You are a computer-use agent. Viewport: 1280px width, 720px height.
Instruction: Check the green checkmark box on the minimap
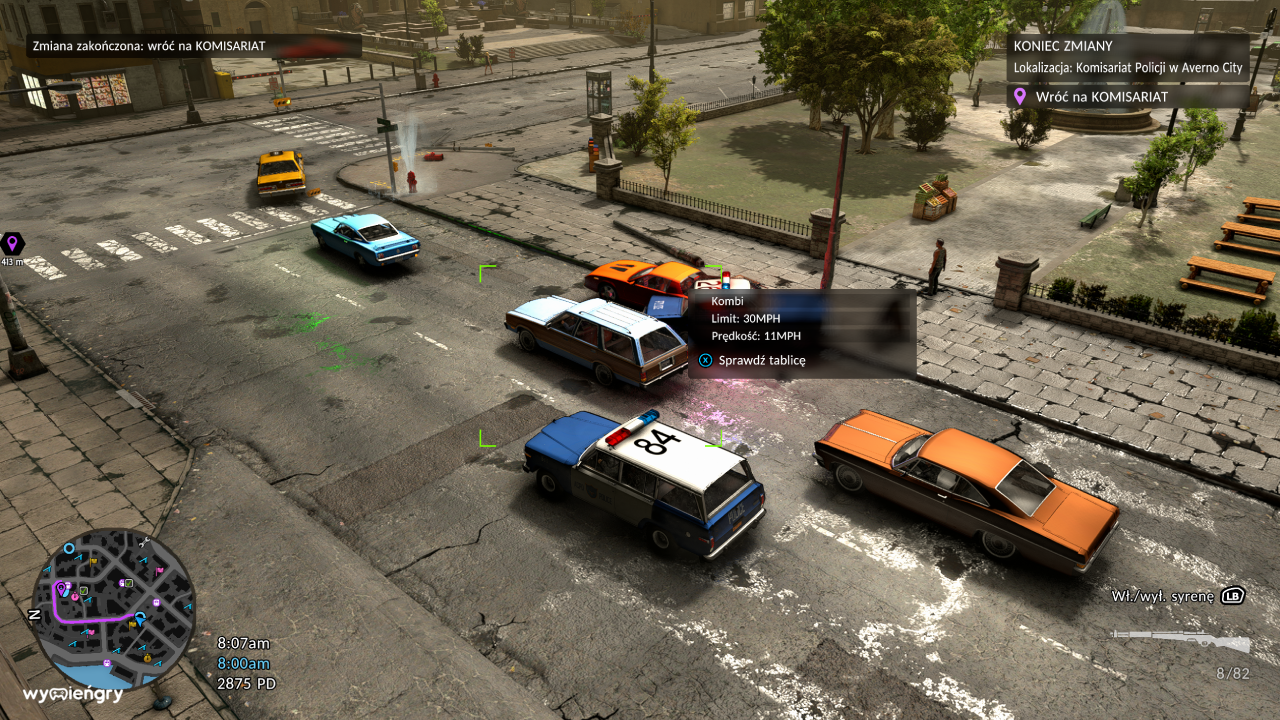[x=129, y=583]
